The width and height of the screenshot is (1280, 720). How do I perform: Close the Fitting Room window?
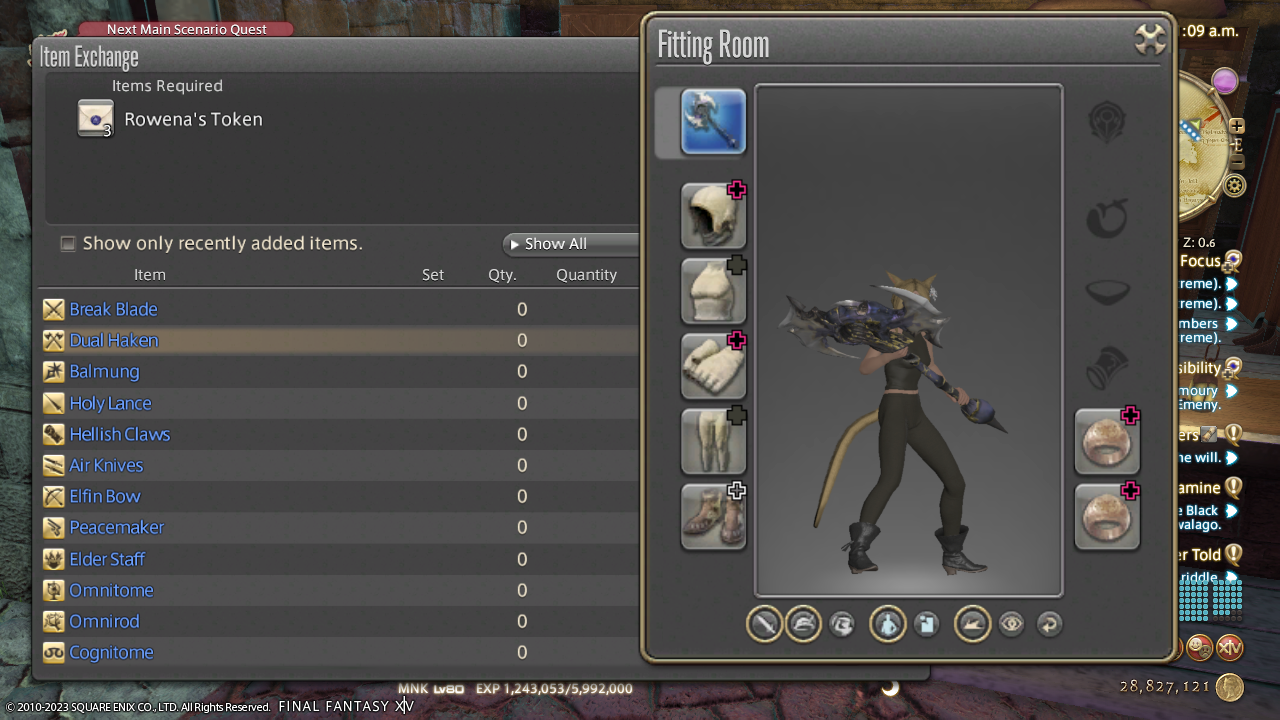click(1151, 40)
